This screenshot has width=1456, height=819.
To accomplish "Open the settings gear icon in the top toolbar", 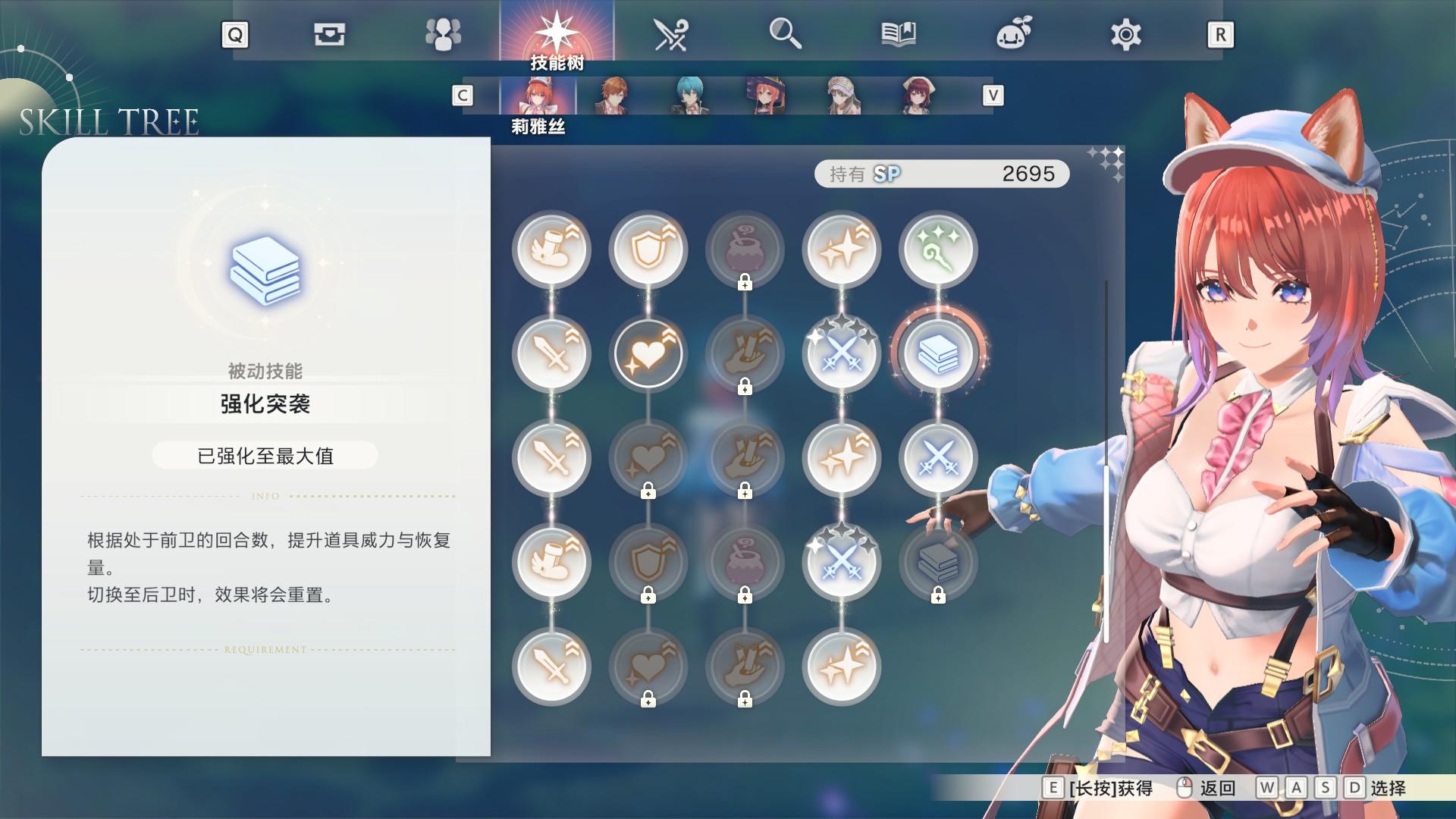I will coord(1126,33).
